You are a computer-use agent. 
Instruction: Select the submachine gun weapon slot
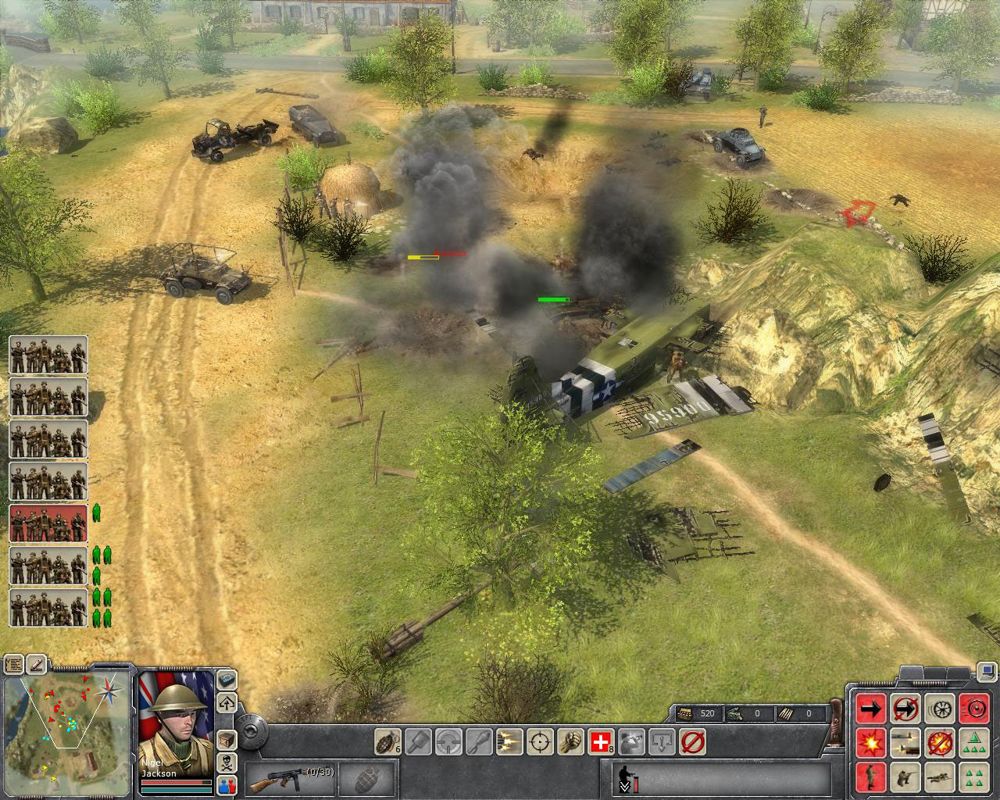click(x=288, y=778)
